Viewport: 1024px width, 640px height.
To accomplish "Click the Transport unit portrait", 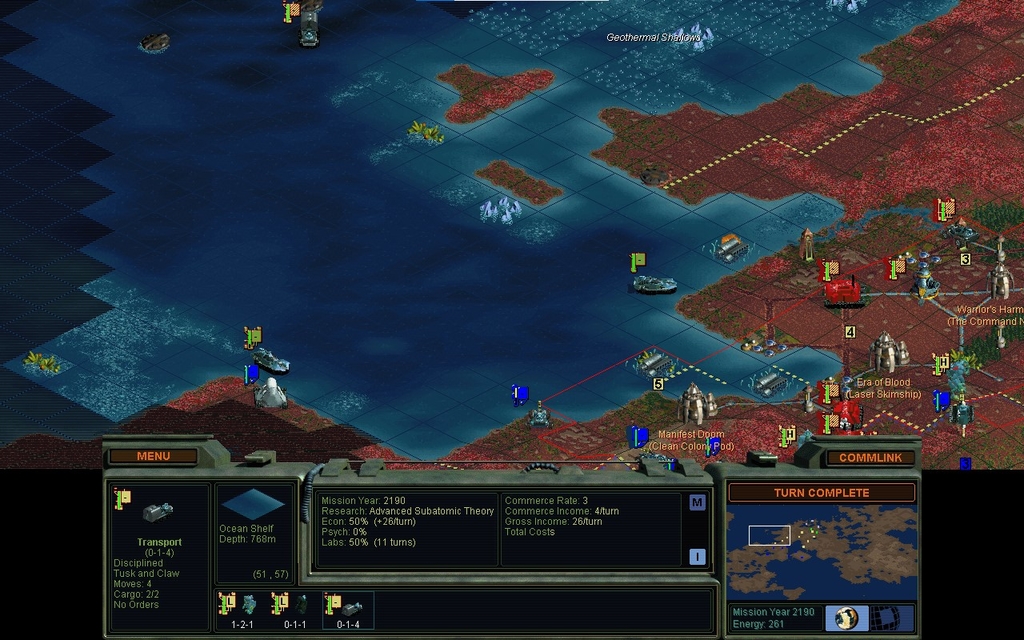I will (x=157, y=512).
